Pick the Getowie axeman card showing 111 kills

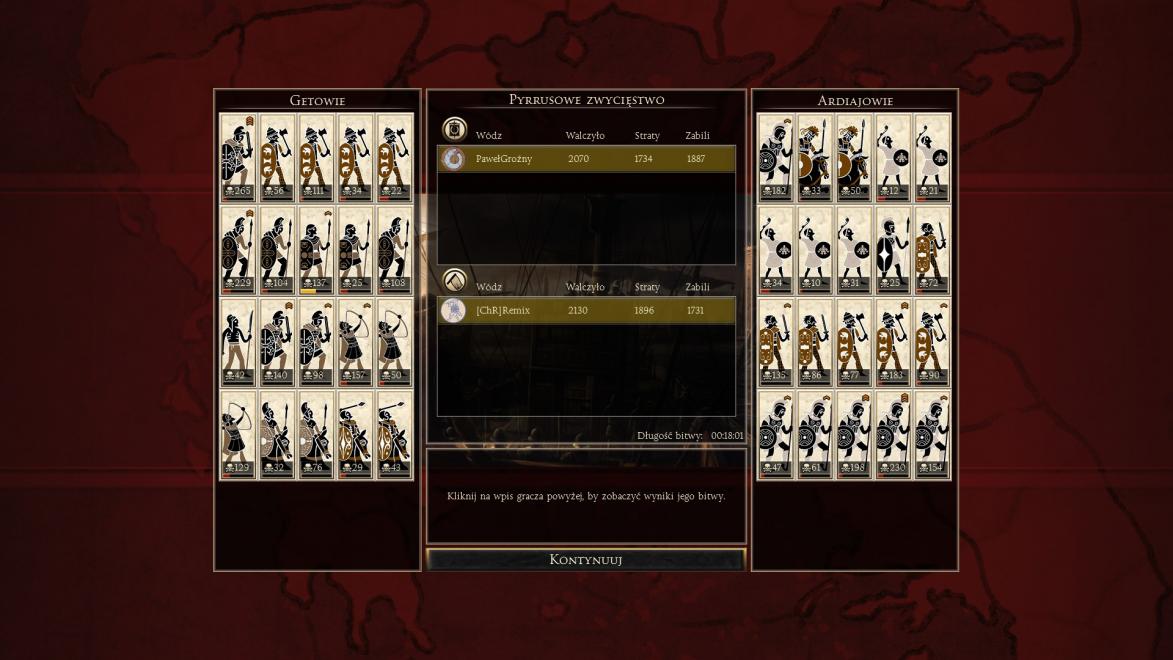(316, 158)
